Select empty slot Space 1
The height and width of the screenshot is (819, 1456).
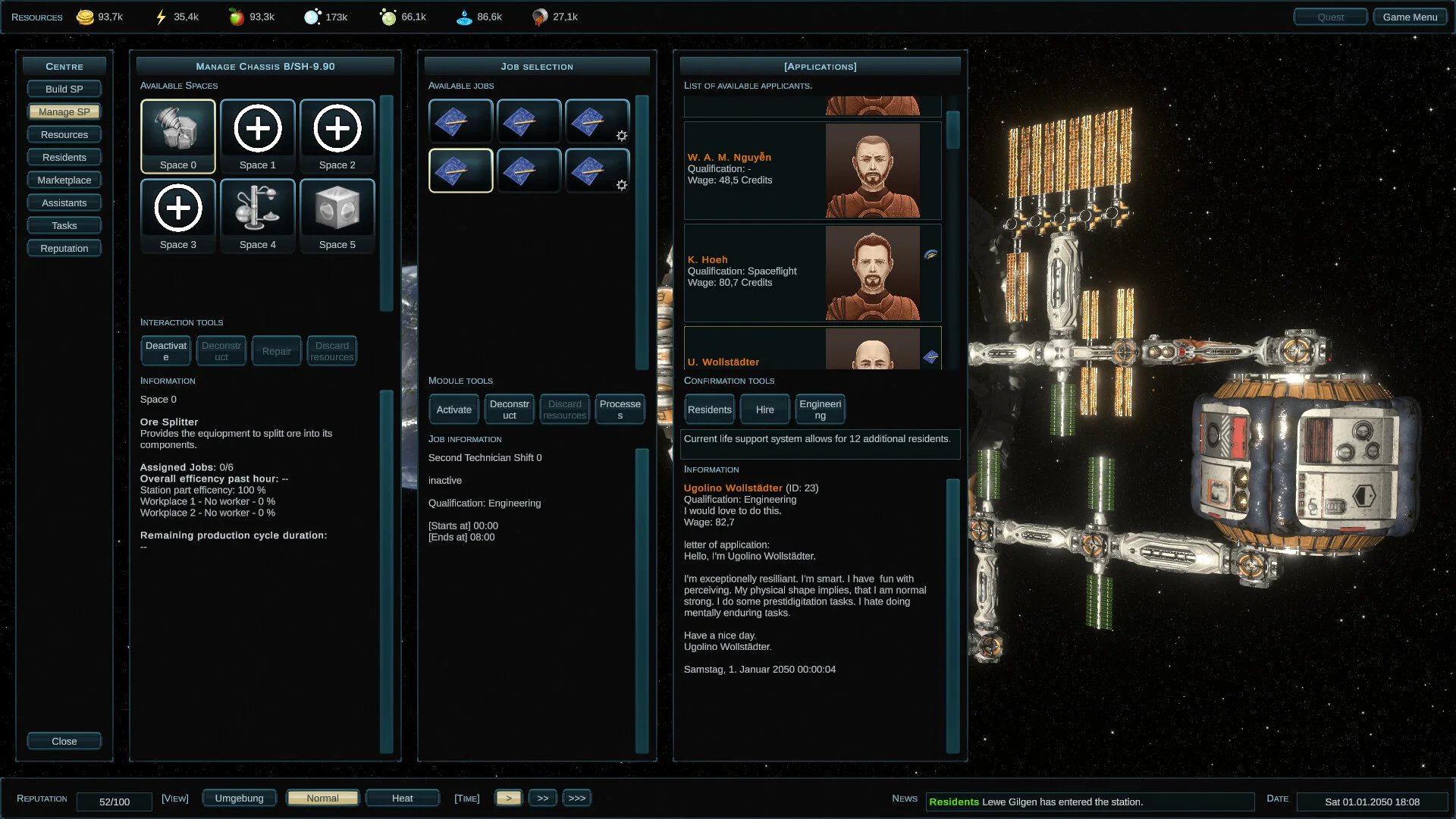tap(257, 136)
